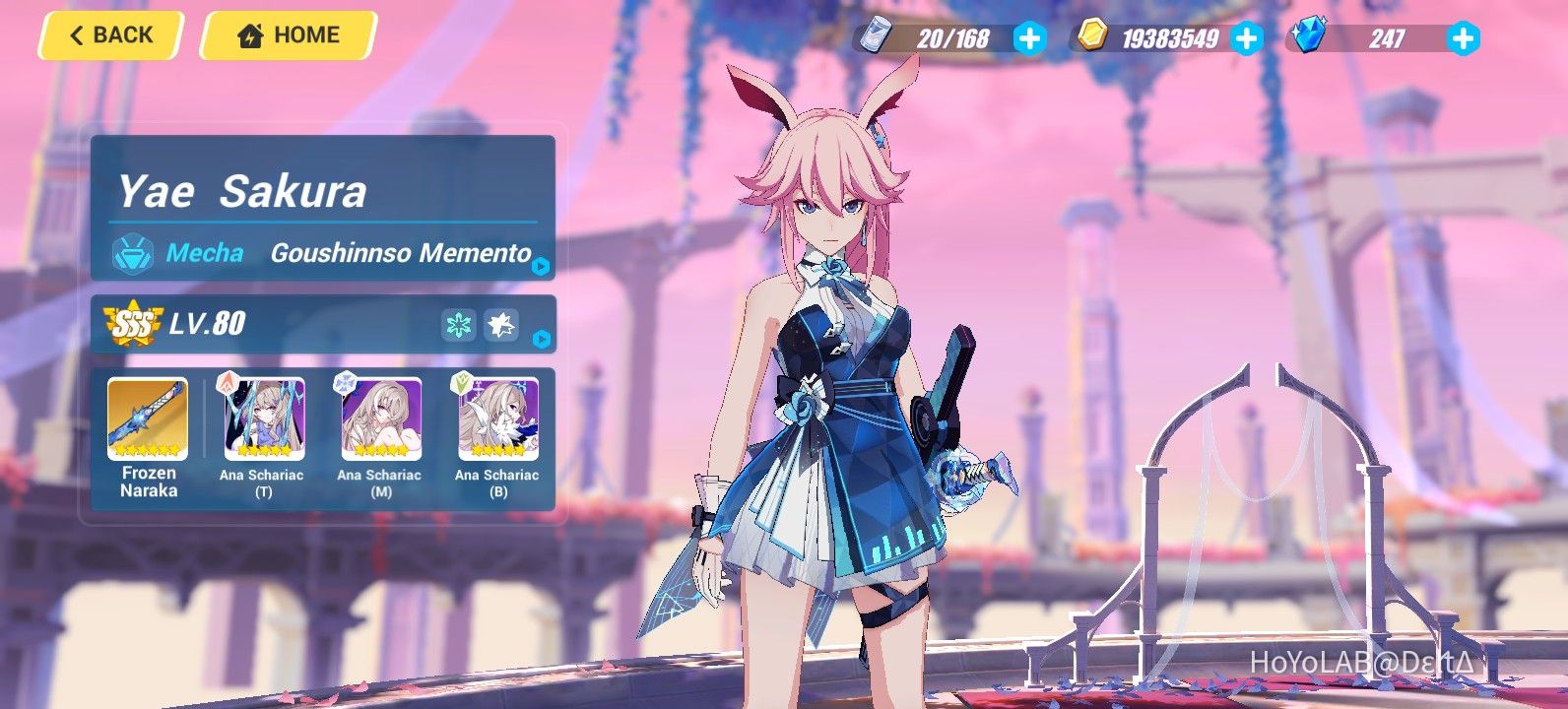Select the ice element snowflake icon

(458, 323)
